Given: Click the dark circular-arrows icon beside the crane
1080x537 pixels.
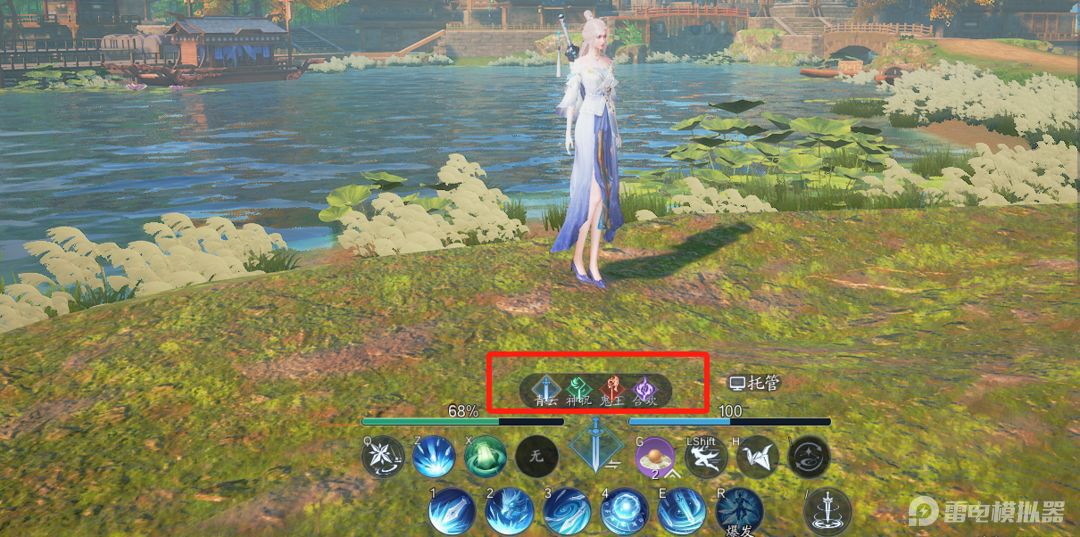Looking at the screenshot, I should (808, 457).
